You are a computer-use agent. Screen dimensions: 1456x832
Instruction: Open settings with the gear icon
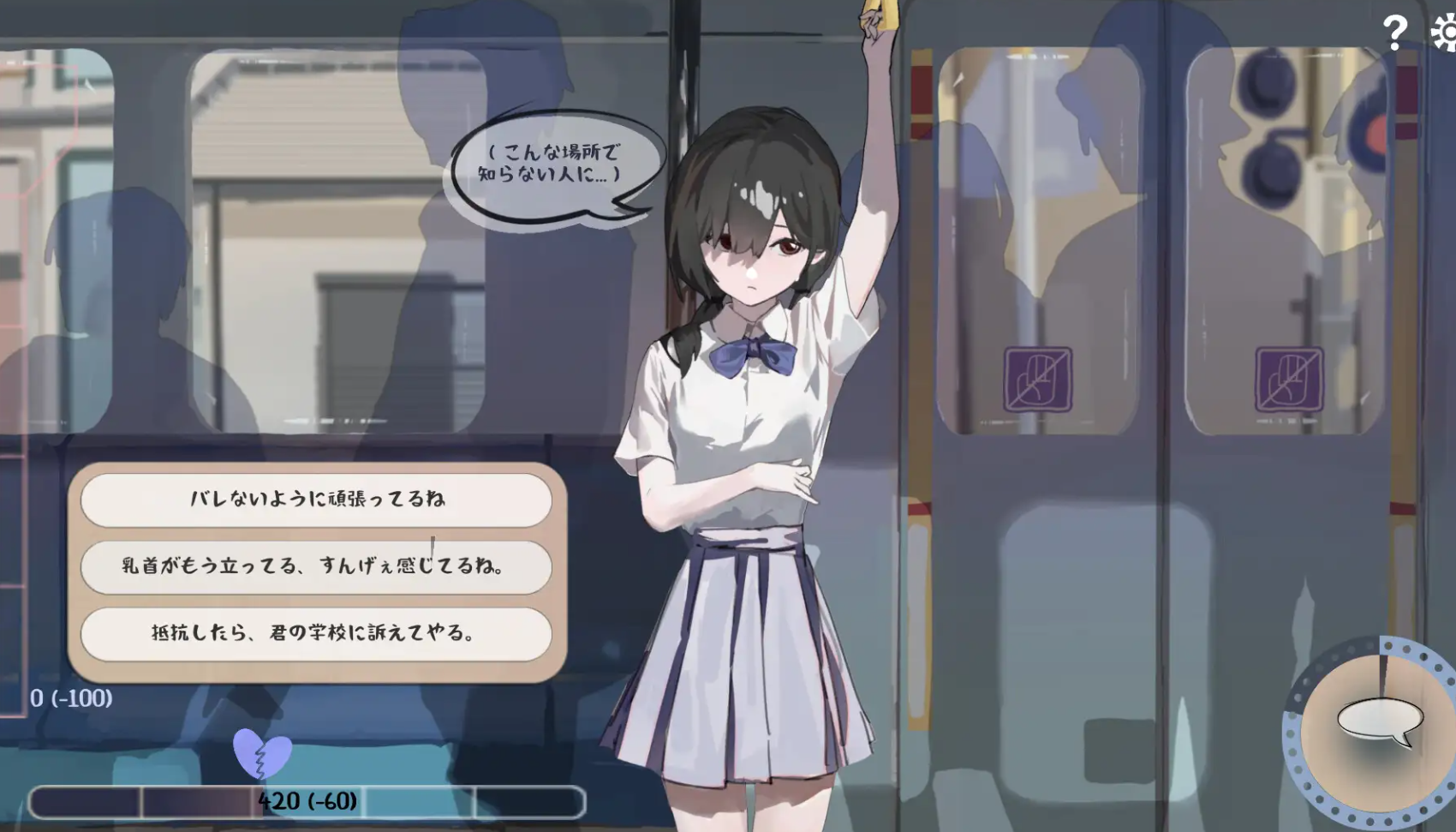tap(1441, 33)
